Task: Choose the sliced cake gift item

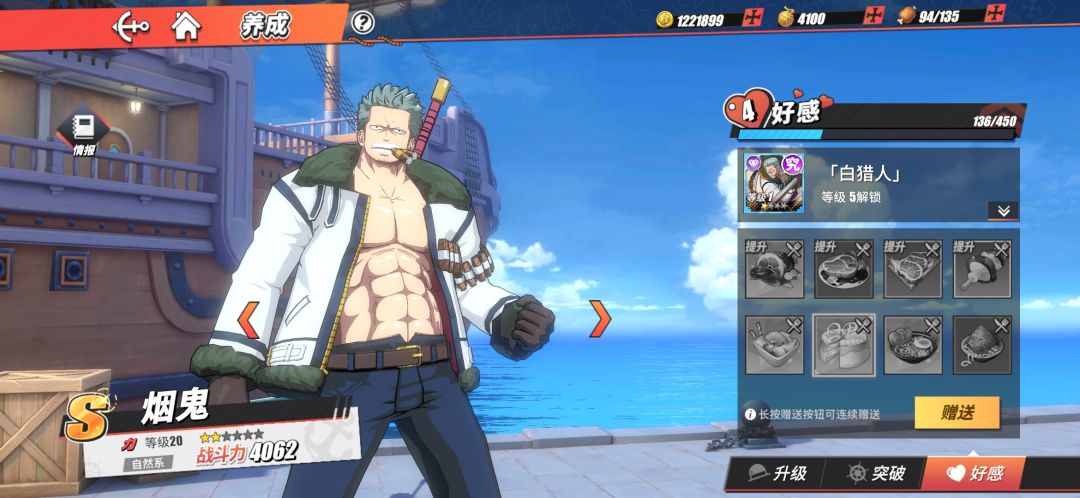Action: [843, 345]
